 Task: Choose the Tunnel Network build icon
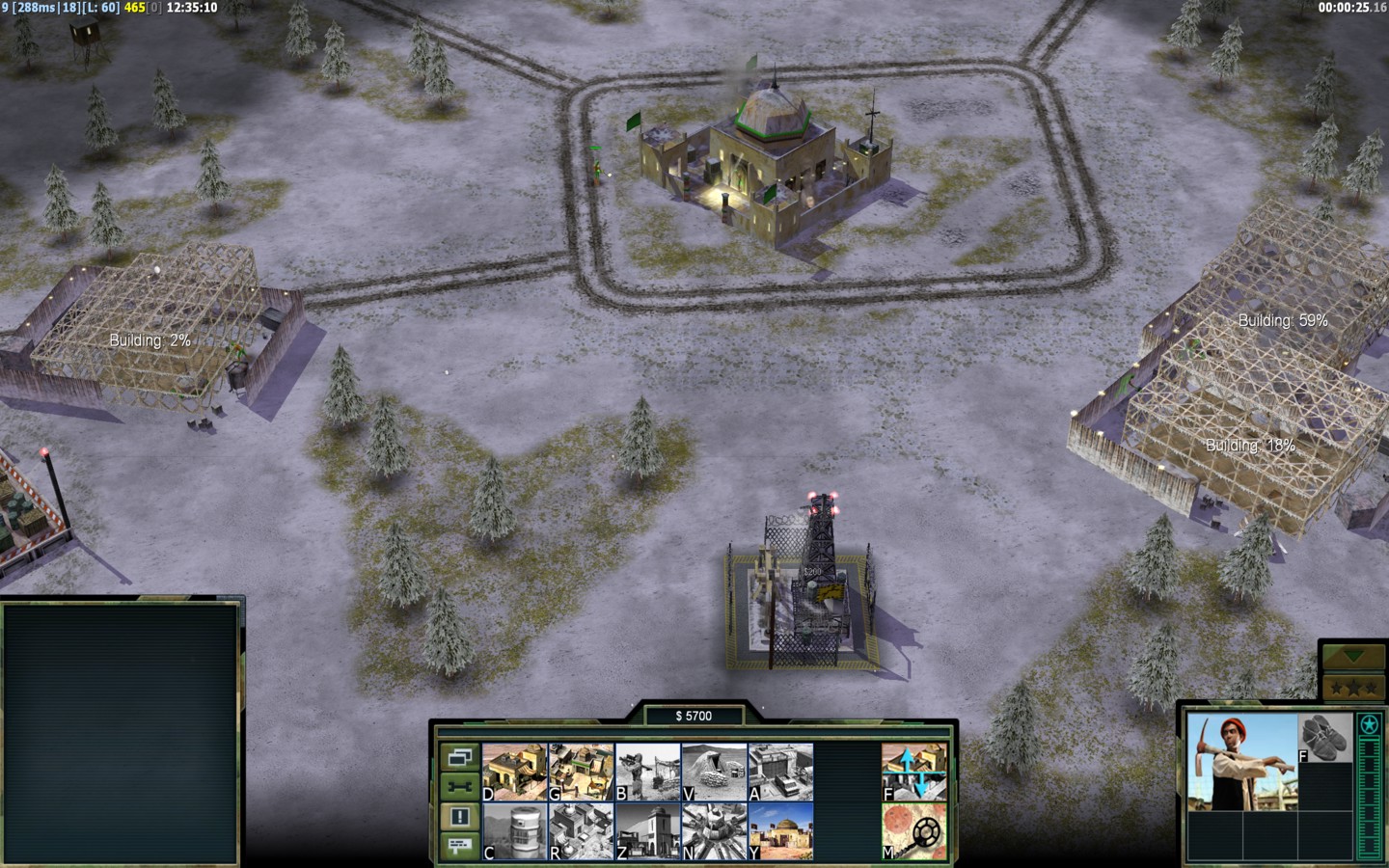tap(714, 772)
